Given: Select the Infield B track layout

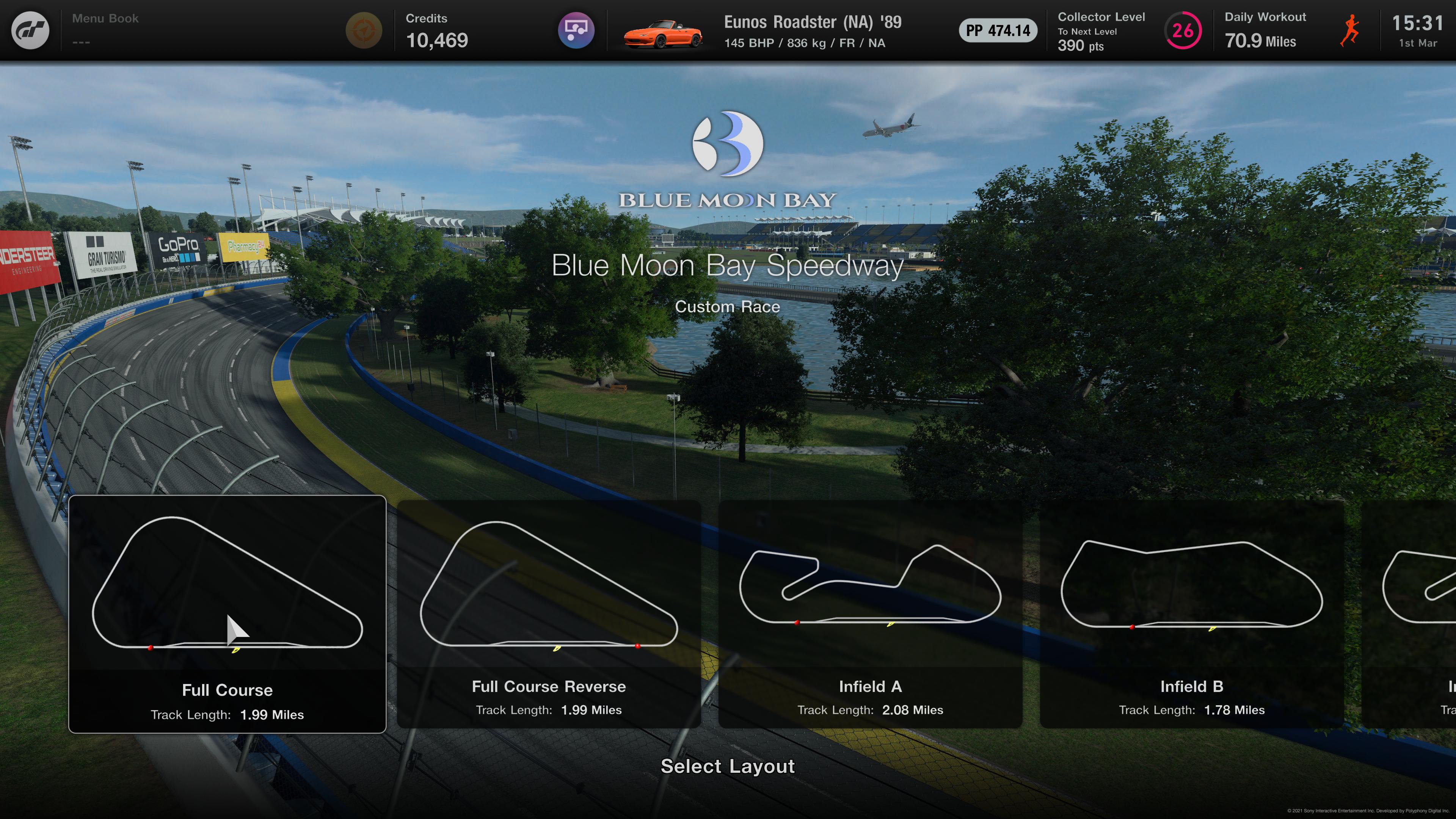Looking at the screenshot, I should tap(1191, 614).
